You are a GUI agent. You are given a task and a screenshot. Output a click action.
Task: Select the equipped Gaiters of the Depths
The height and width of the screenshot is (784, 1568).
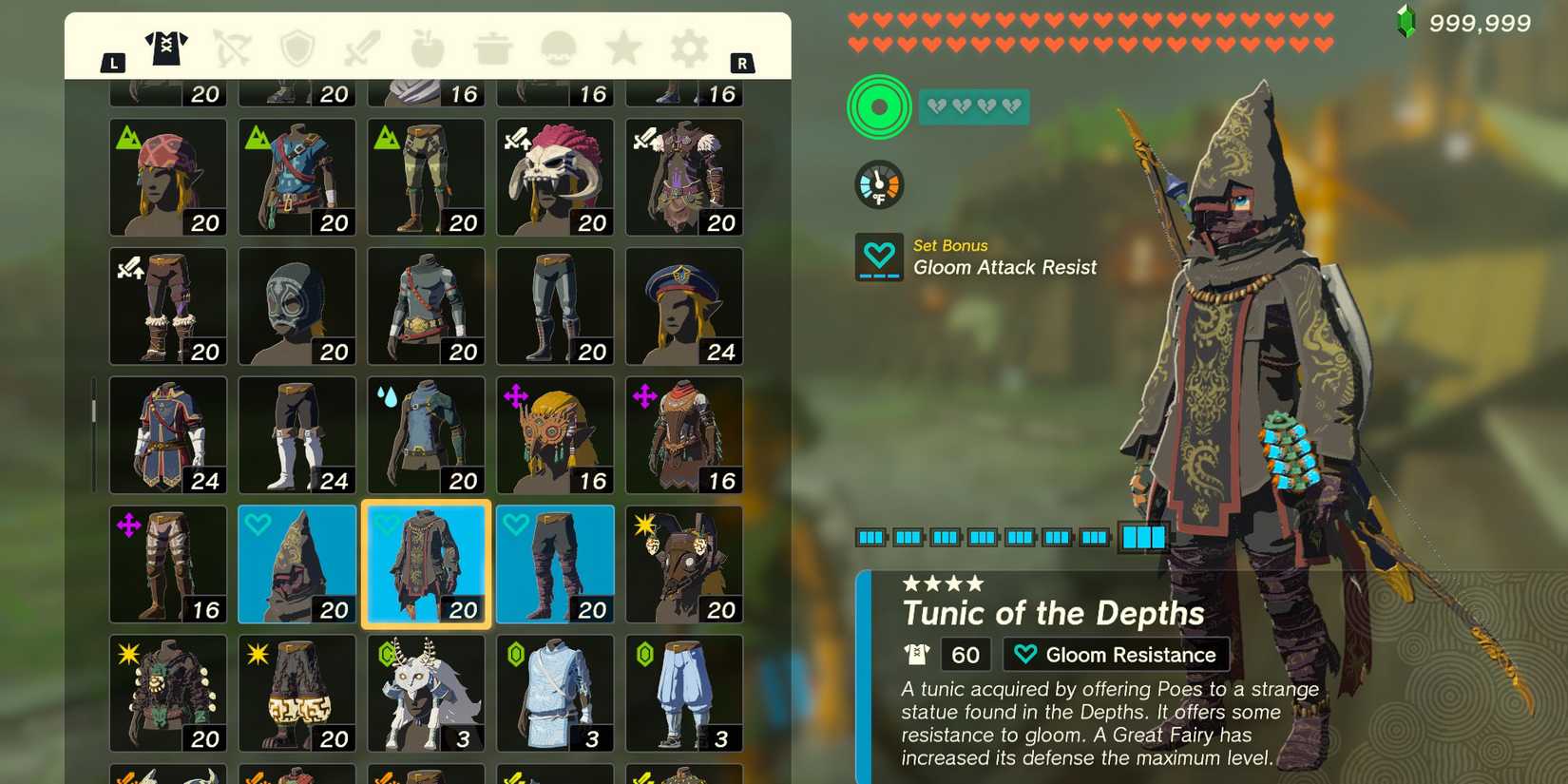click(554, 564)
